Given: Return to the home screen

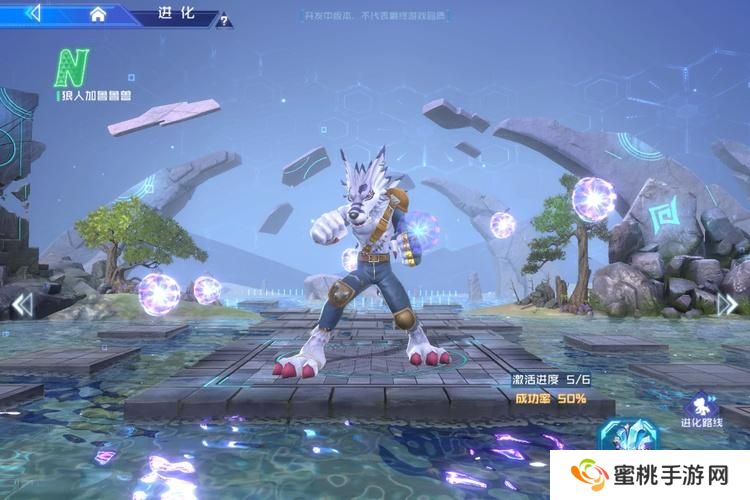Looking at the screenshot, I should coord(97,14).
